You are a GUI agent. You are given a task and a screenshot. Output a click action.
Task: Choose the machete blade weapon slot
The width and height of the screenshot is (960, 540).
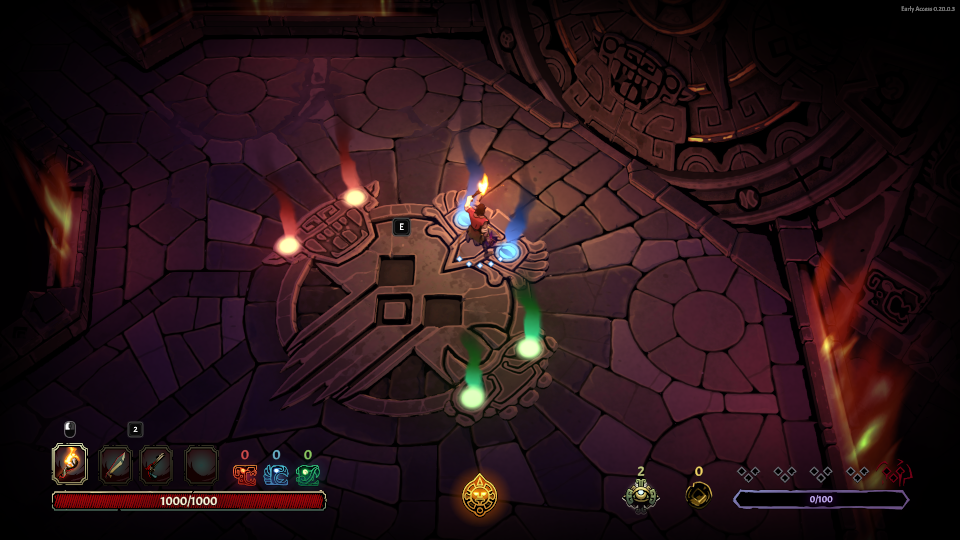(115, 465)
